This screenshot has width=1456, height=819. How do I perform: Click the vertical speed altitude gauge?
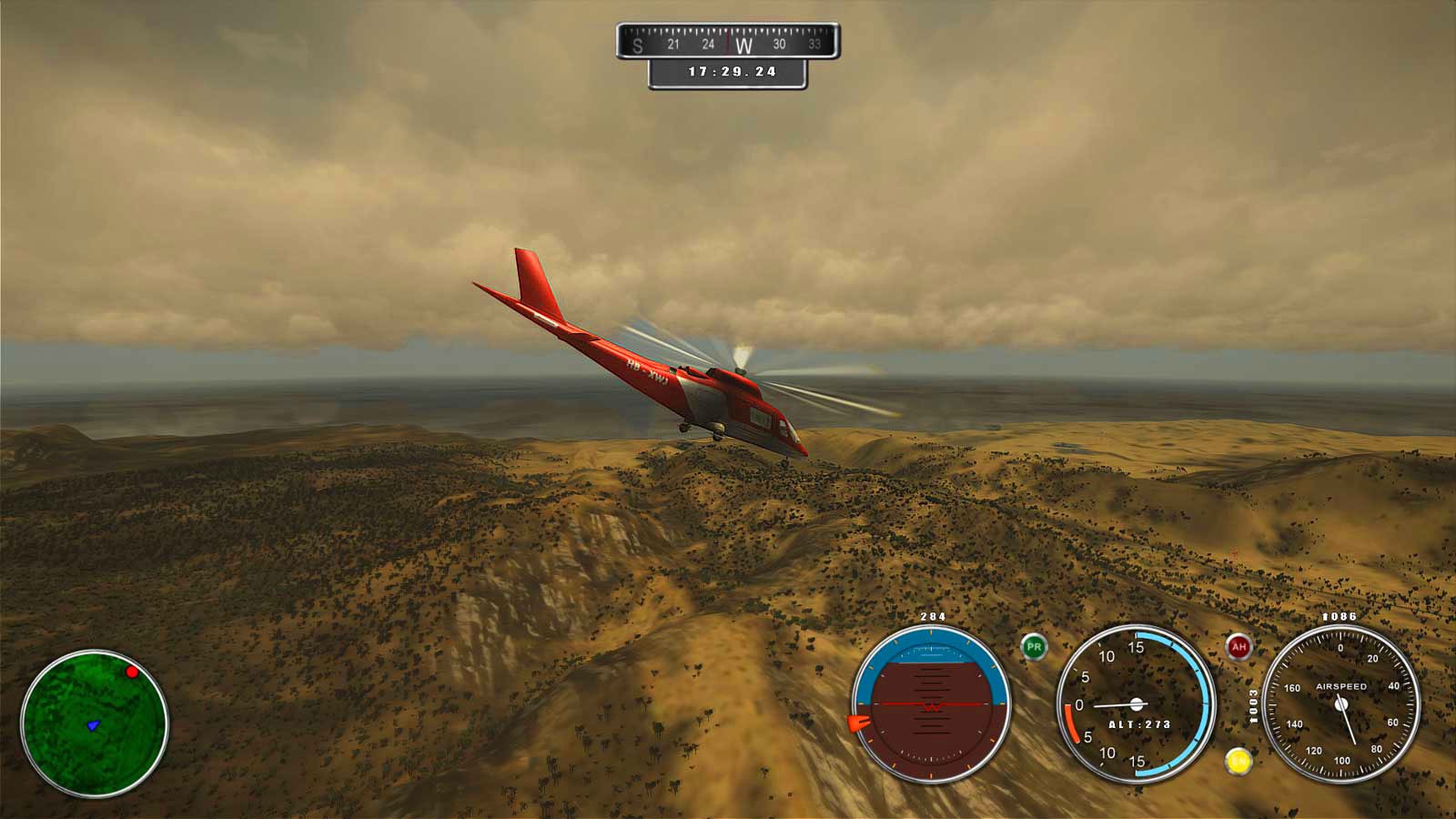coord(1136,704)
